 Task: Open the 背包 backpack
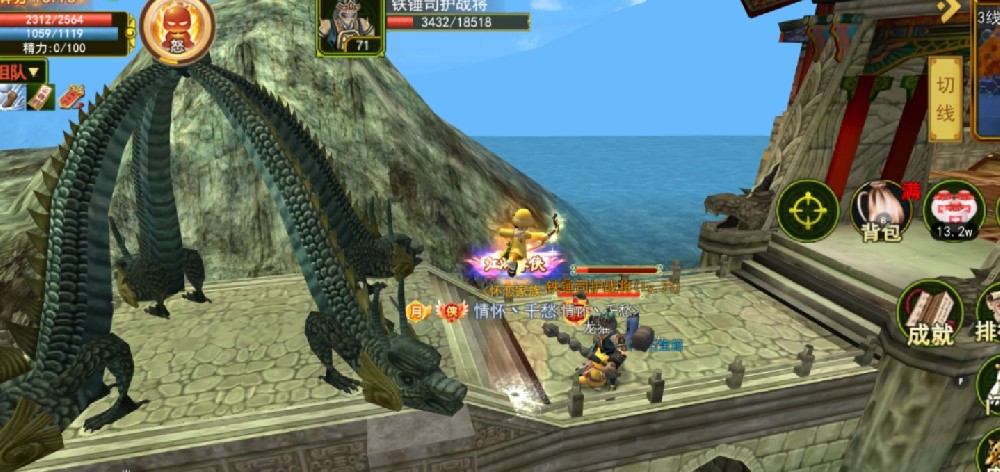(880, 212)
